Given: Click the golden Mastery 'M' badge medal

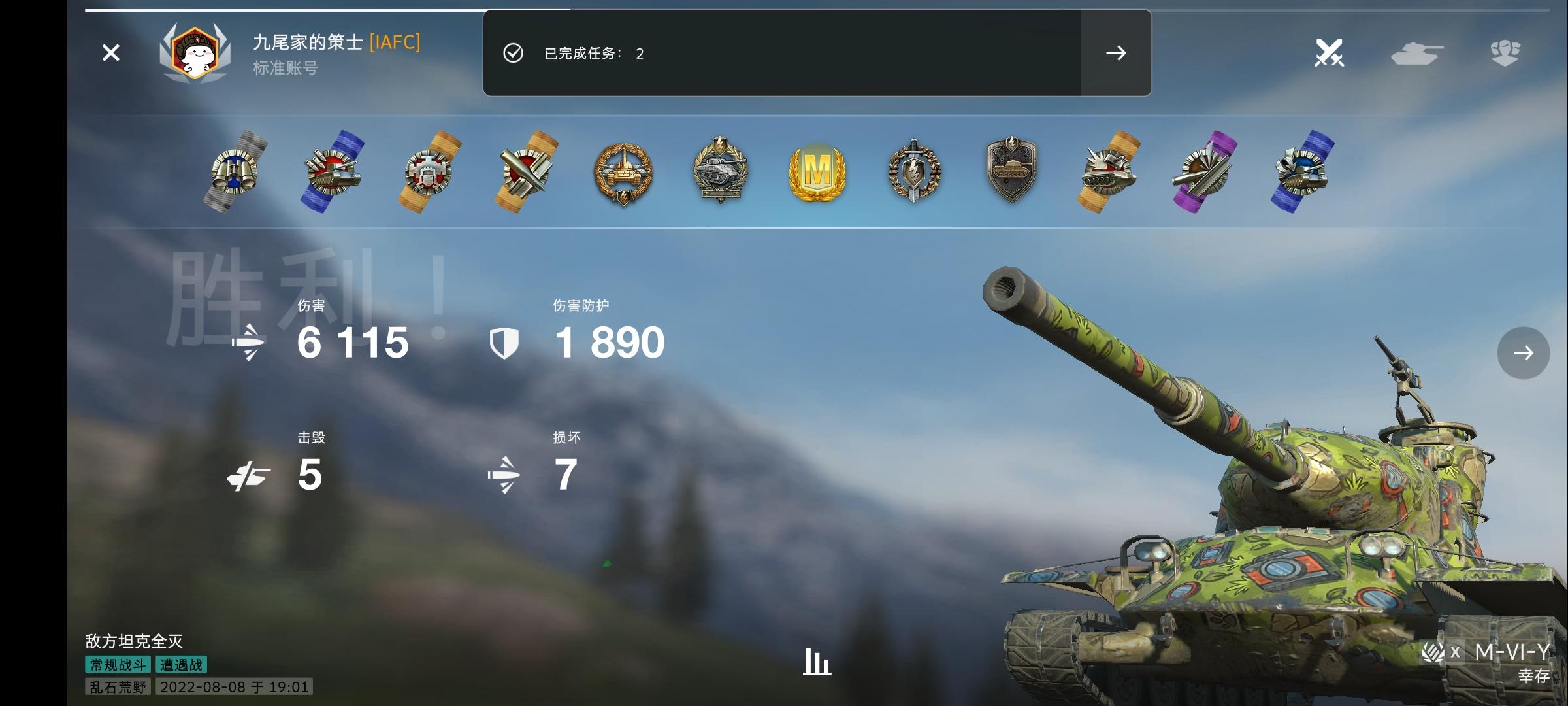Looking at the screenshot, I should tap(815, 173).
